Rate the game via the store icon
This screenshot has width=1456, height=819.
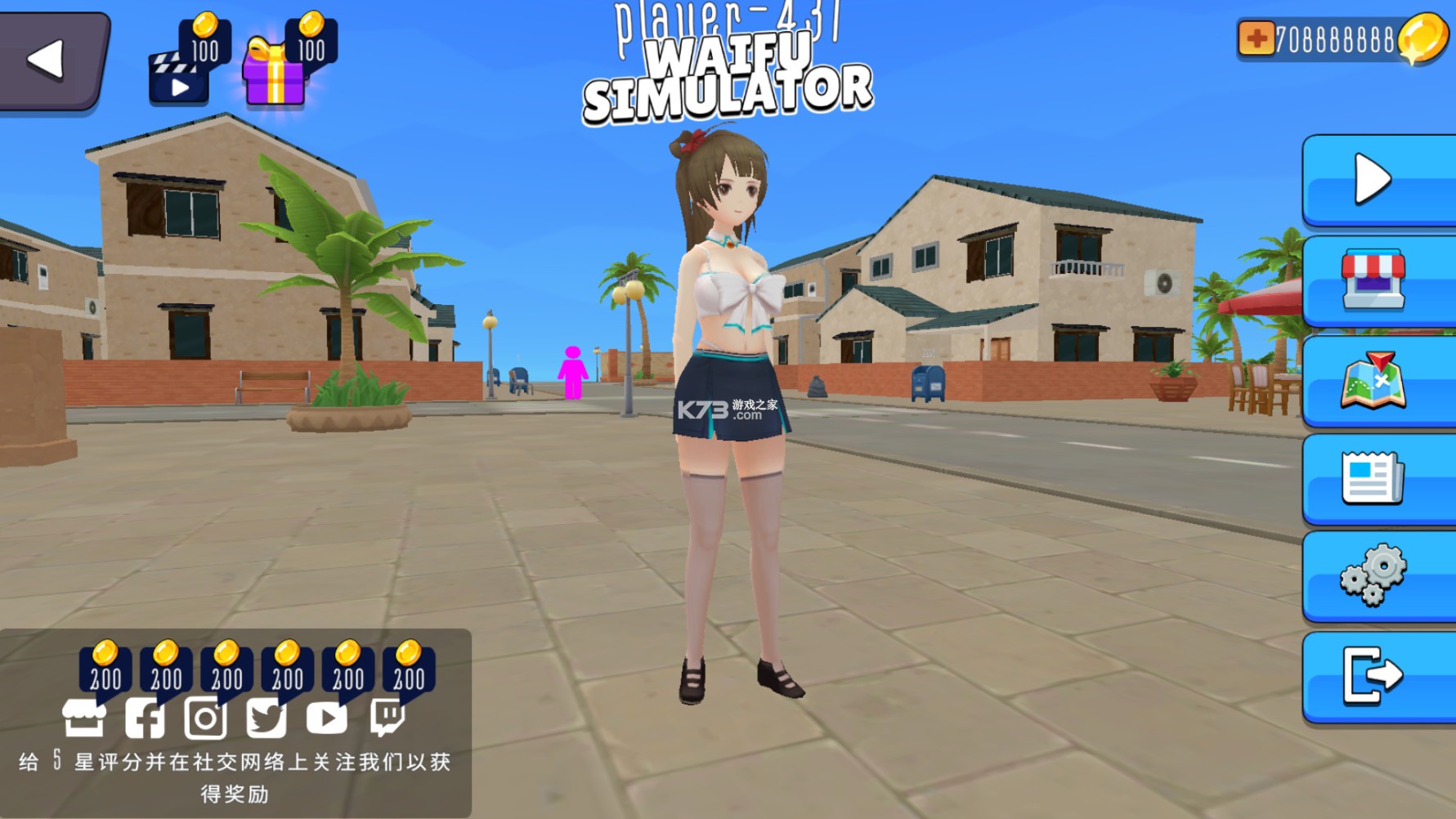pos(84,718)
